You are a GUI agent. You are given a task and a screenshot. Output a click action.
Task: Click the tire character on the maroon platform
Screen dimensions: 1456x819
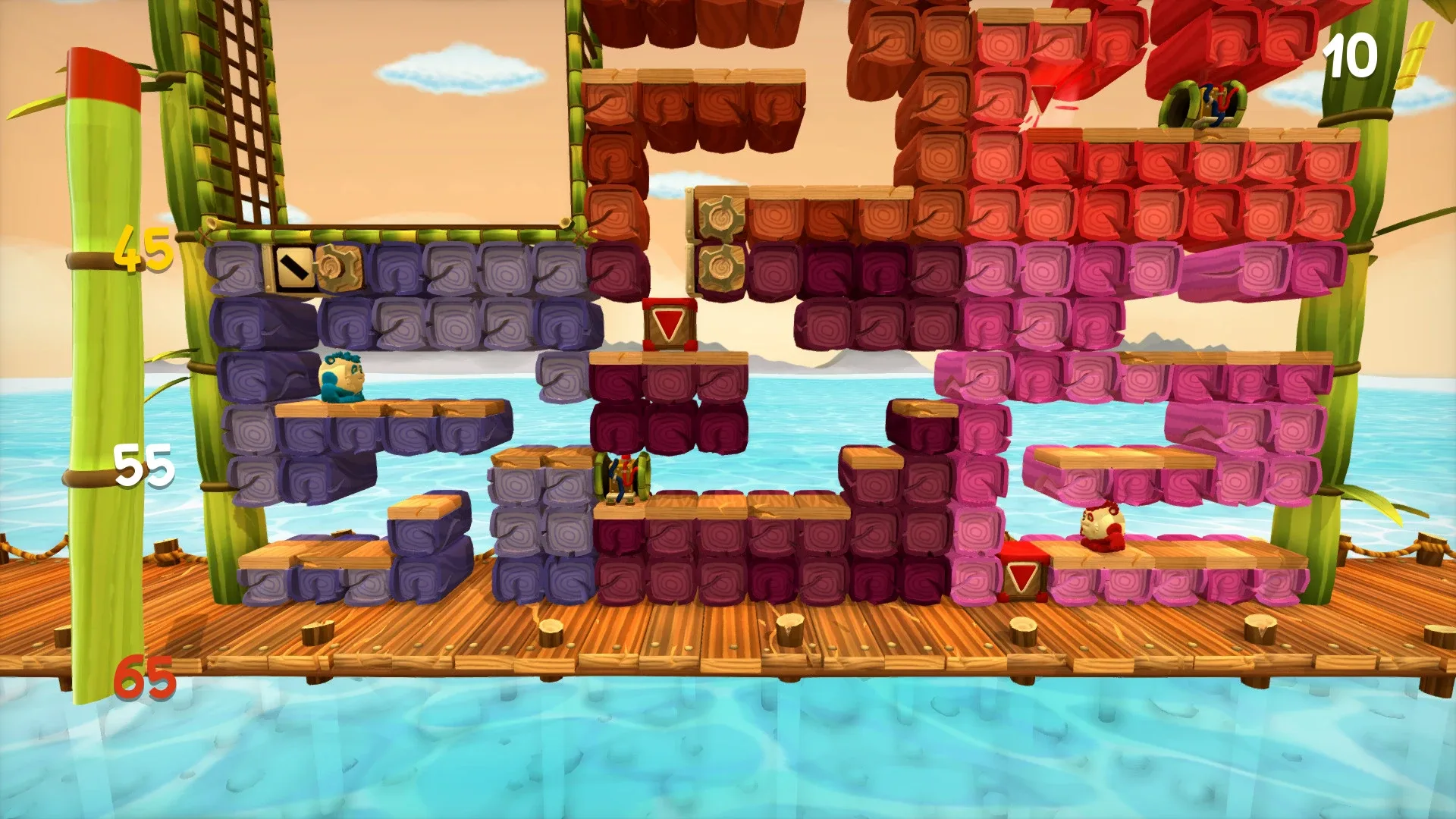click(620, 475)
